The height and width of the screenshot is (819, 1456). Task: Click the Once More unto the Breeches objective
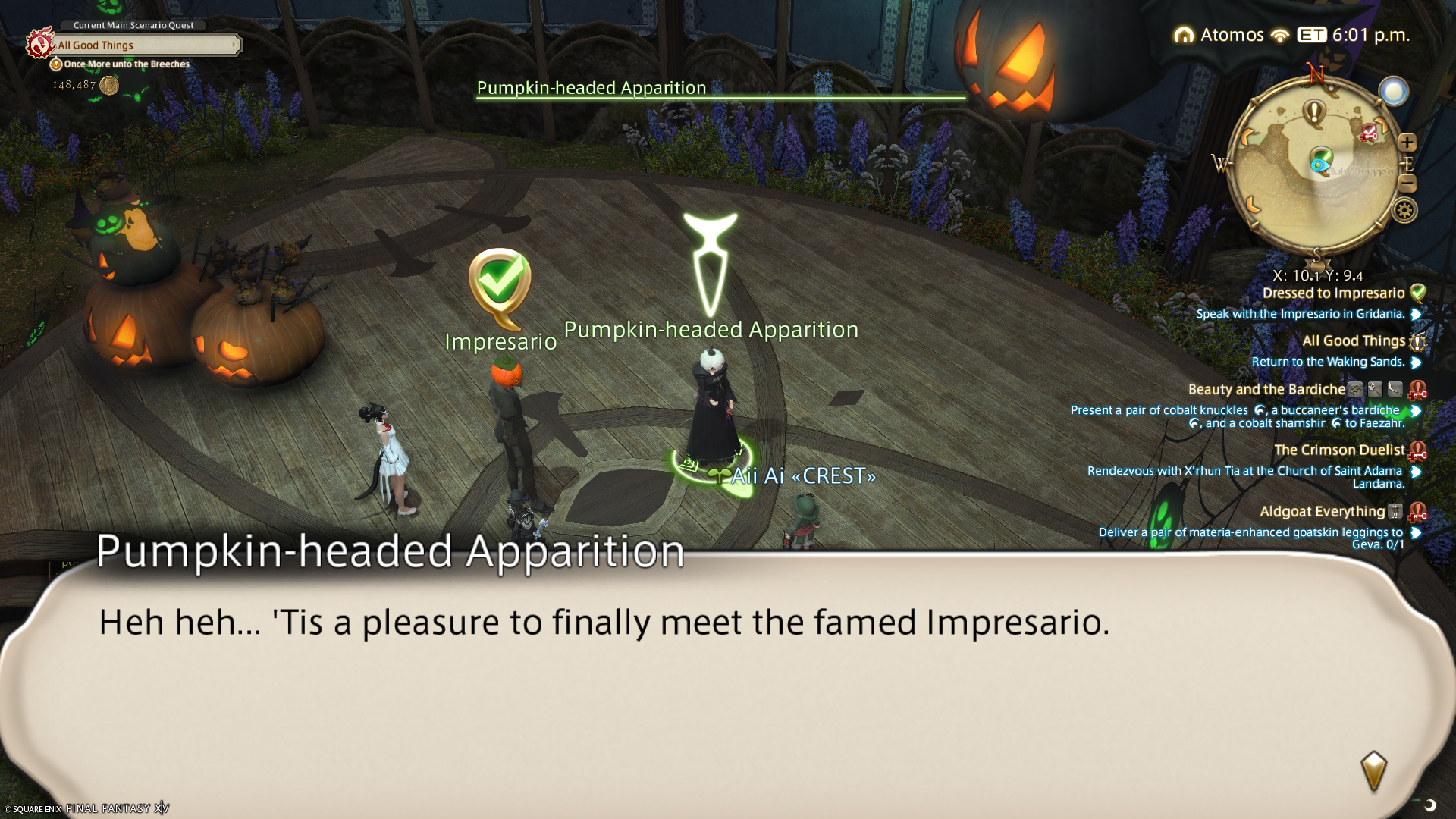point(126,64)
